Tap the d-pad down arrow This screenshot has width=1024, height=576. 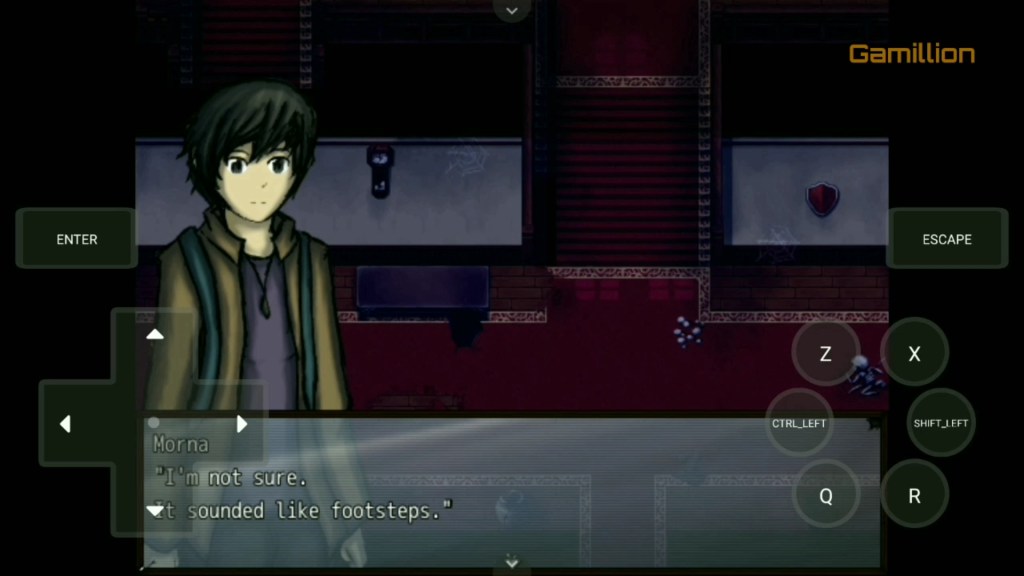155,510
